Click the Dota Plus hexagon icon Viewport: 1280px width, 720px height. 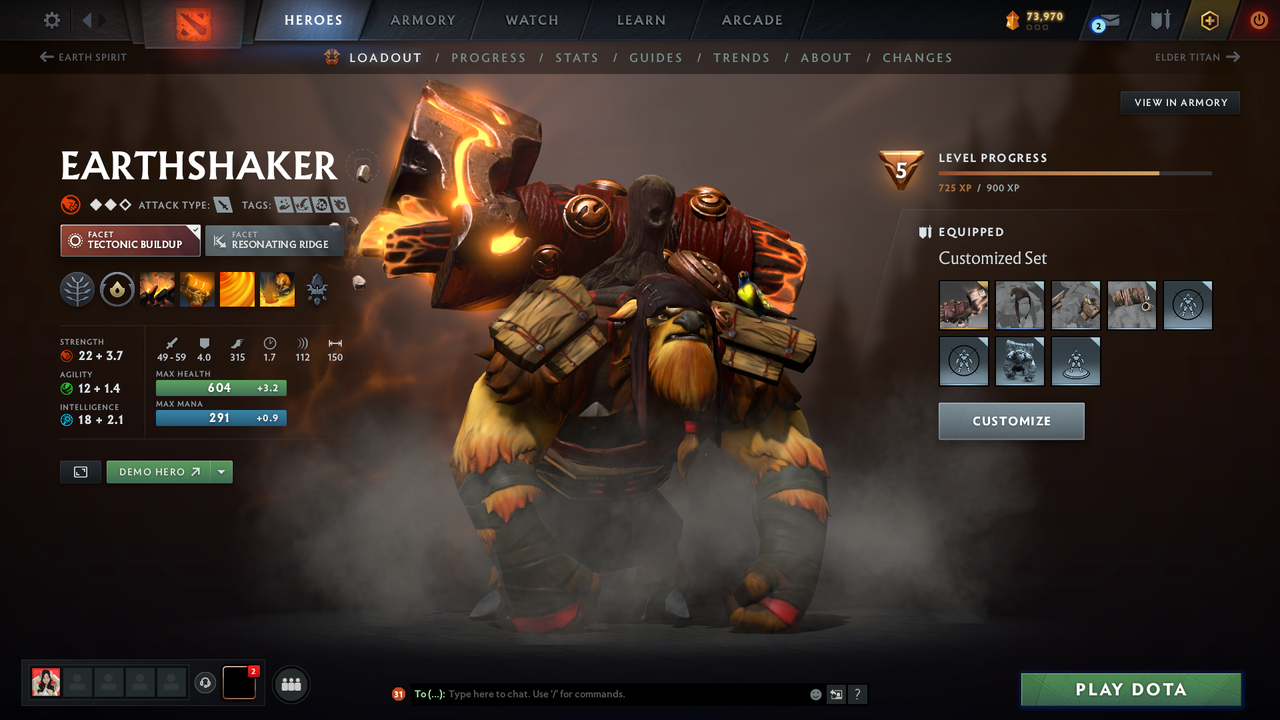click(x=1210, y=19)
